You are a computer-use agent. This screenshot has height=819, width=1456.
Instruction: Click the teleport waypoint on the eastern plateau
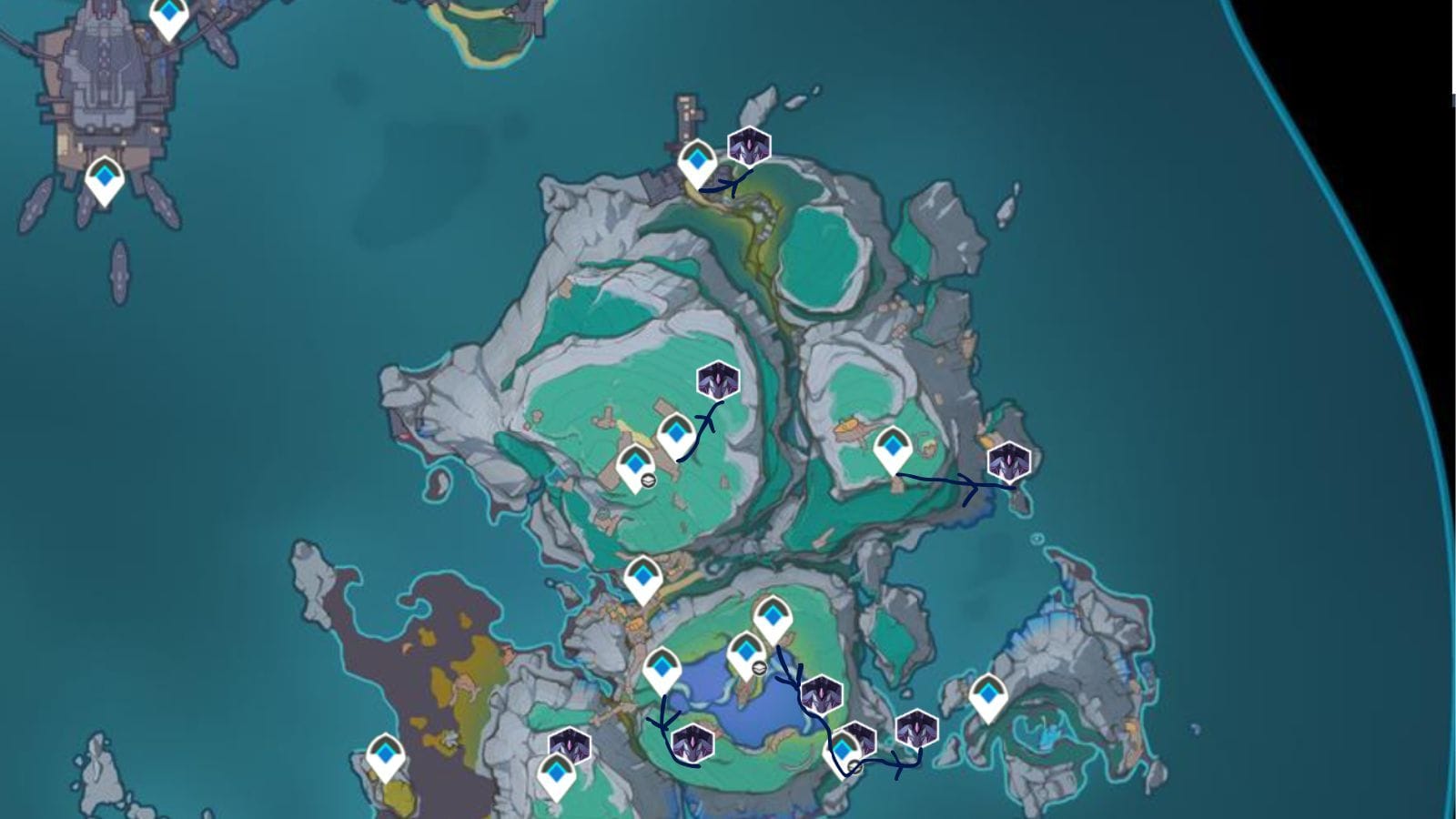click(x=895, y=447)
